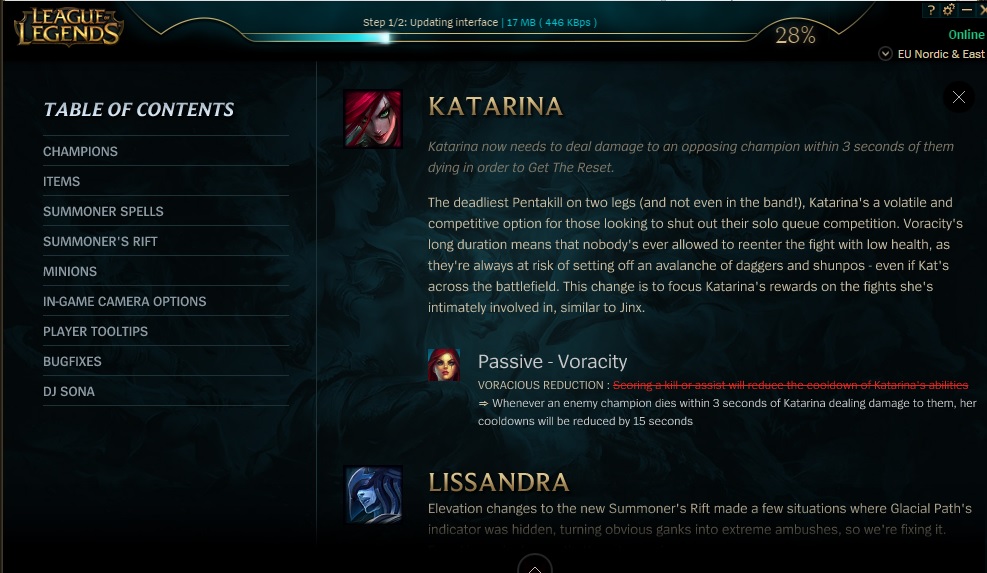Image resolution: width=987 pixels, height=573 pixels.
Task: Open the Minions section
Action: [70, 271]
